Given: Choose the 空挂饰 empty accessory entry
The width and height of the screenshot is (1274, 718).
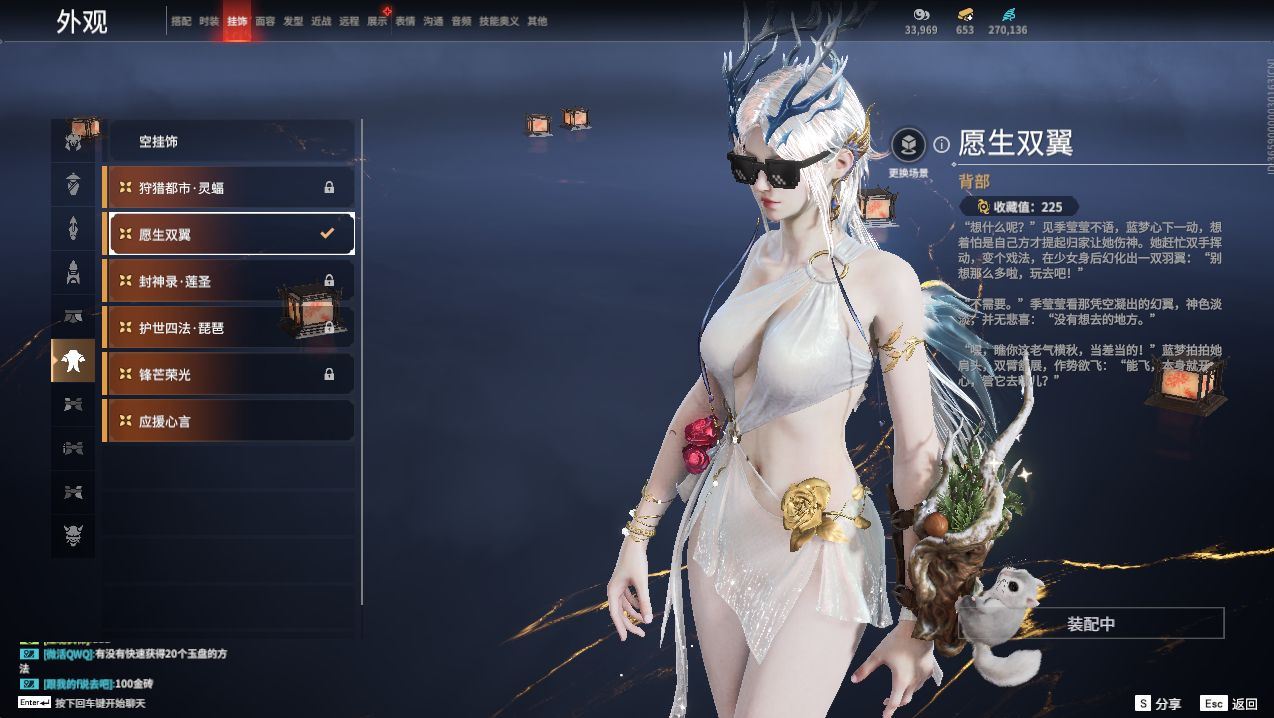Looking at the screenshot, I should (x=229, y=142).
